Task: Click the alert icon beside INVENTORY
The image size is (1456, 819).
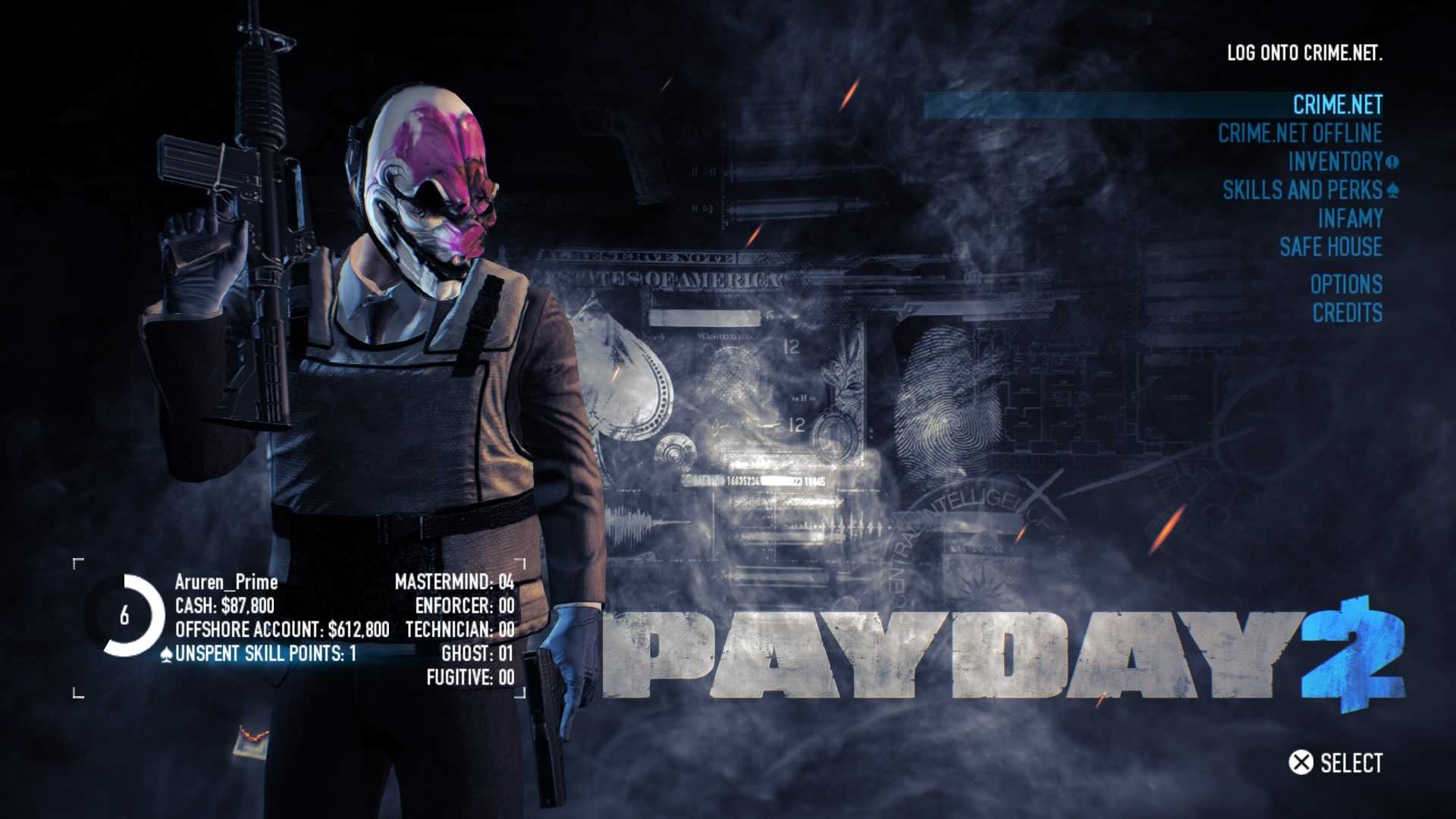Action: [1392, 162]
